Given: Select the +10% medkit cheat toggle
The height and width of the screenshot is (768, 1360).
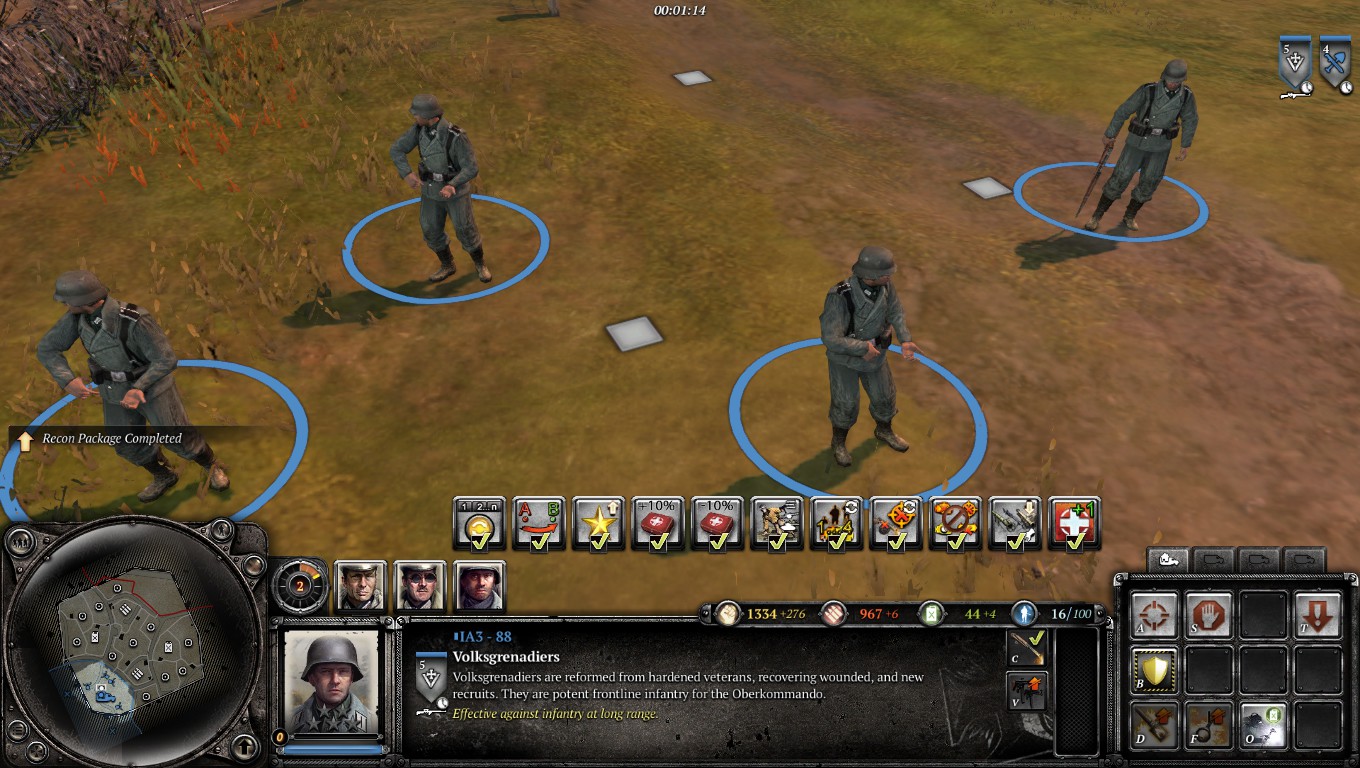Looking at the screenshot, I should click(x=658, y=523).
